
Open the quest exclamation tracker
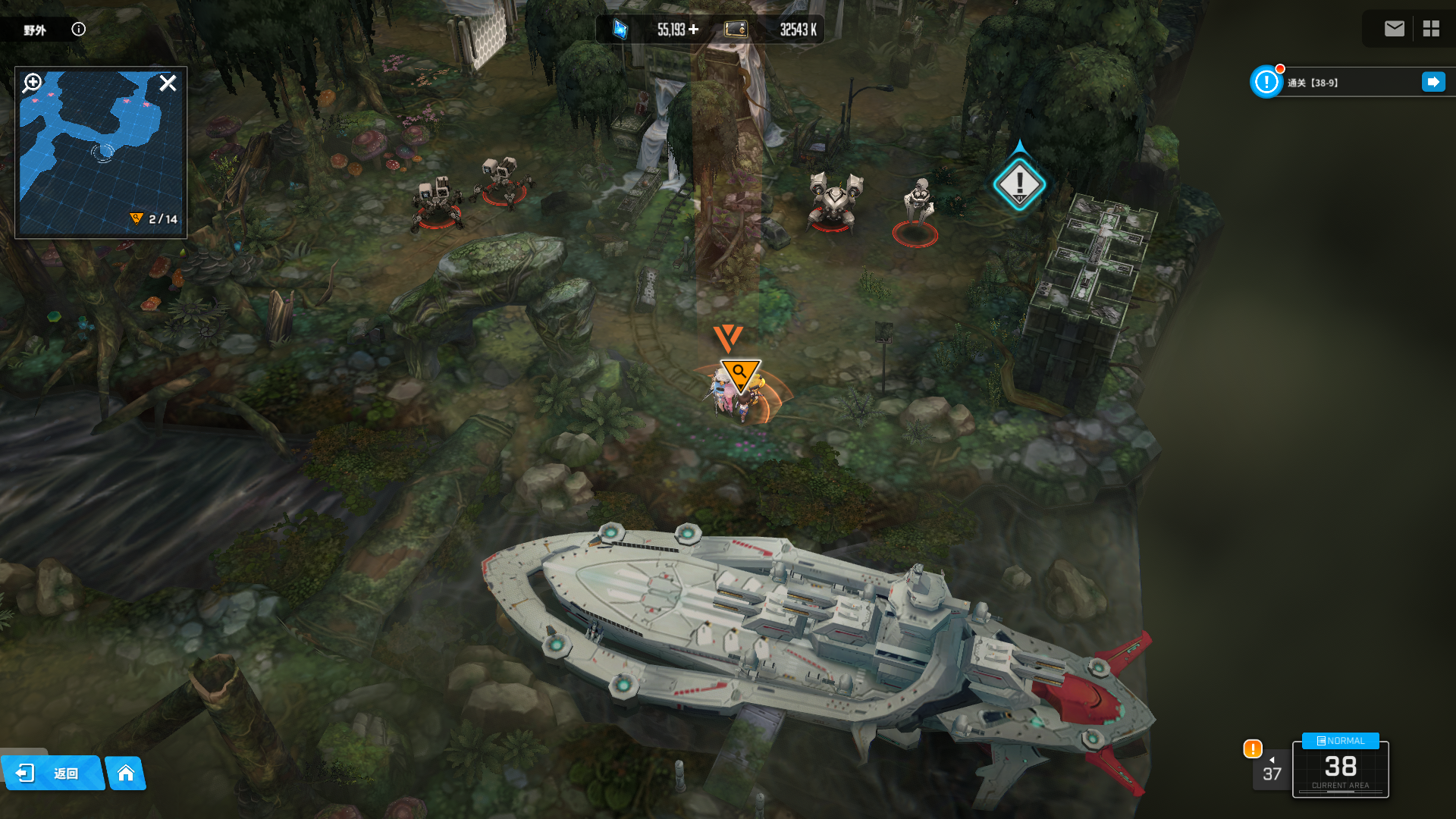point(1266,82)
